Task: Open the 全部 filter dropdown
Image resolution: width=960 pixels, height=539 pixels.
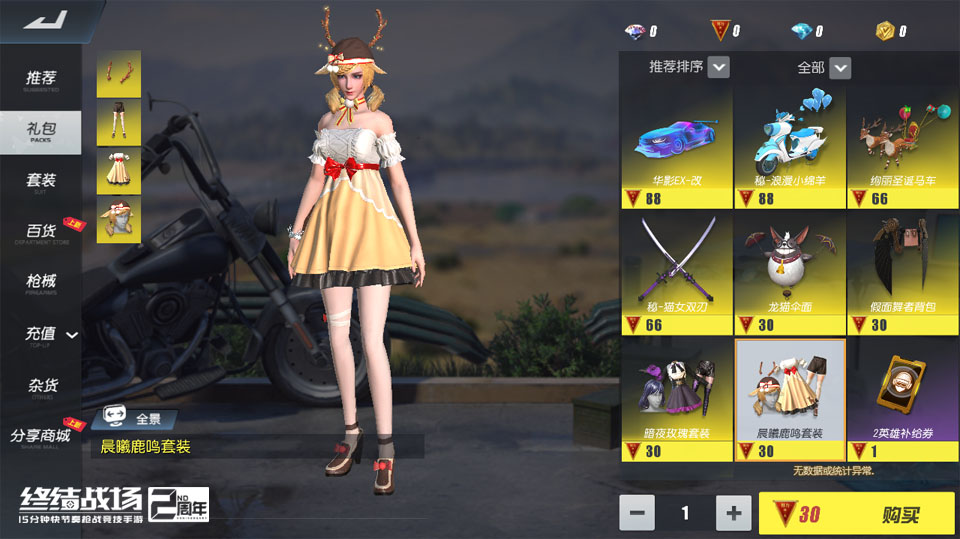Action: 824,67
